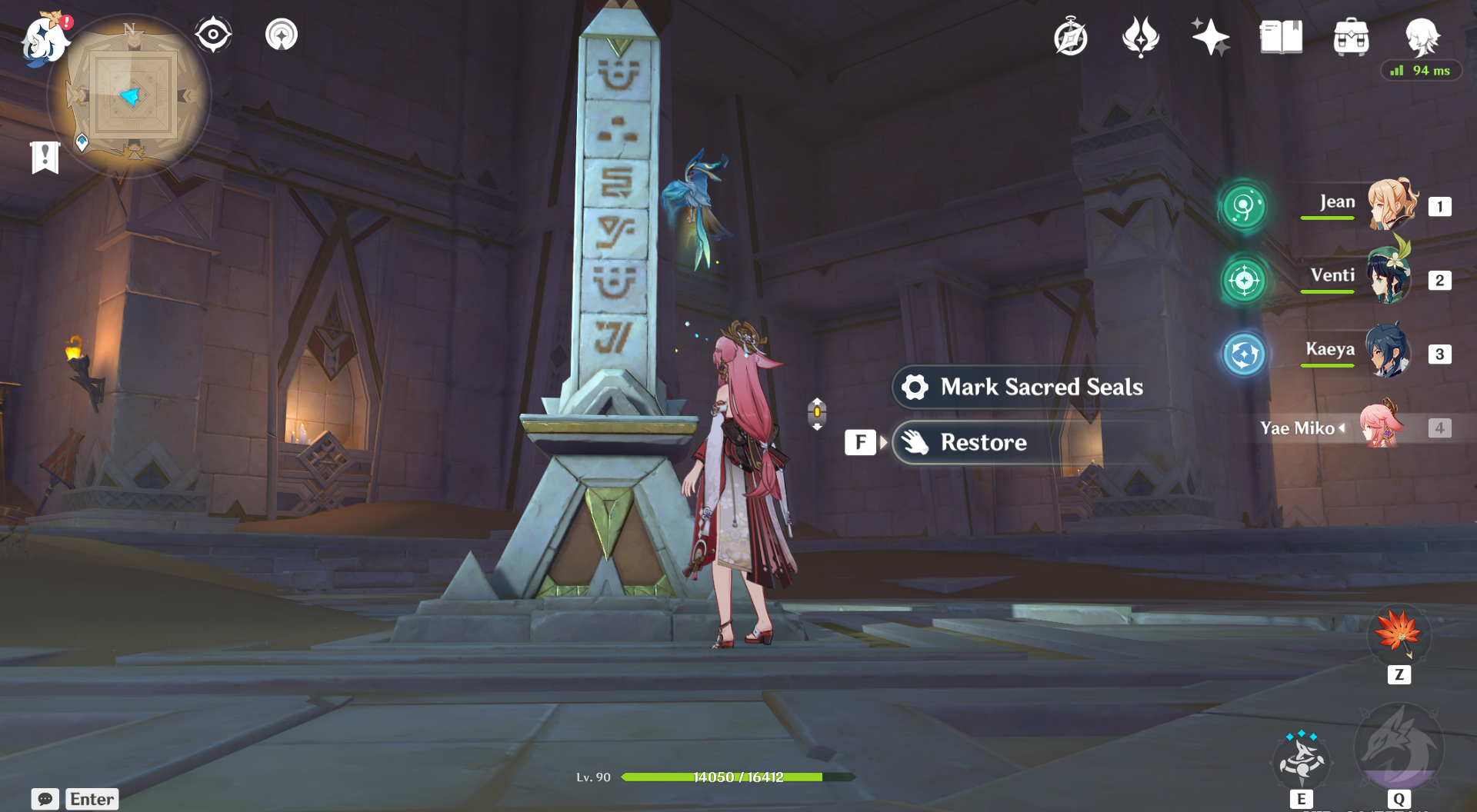Open the chat speech bubble
The height and width of the screenshot is (812, 1477).
[x=45, y=799]
